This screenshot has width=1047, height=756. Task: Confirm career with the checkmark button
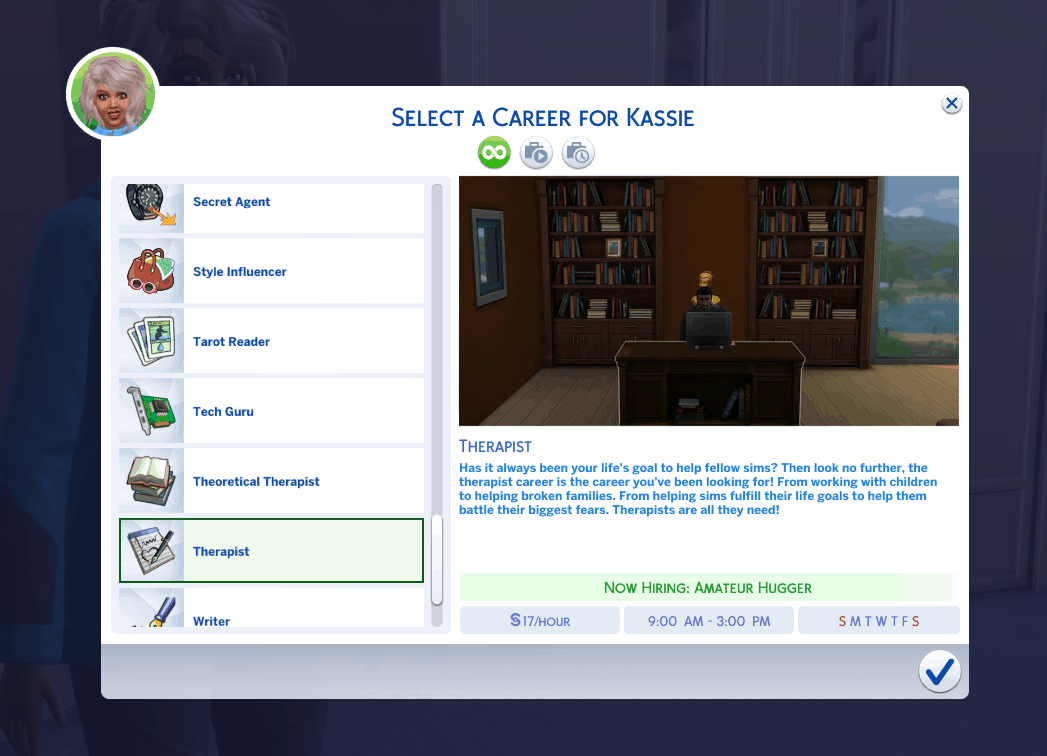pyautogui.click(x=939, y=672)
